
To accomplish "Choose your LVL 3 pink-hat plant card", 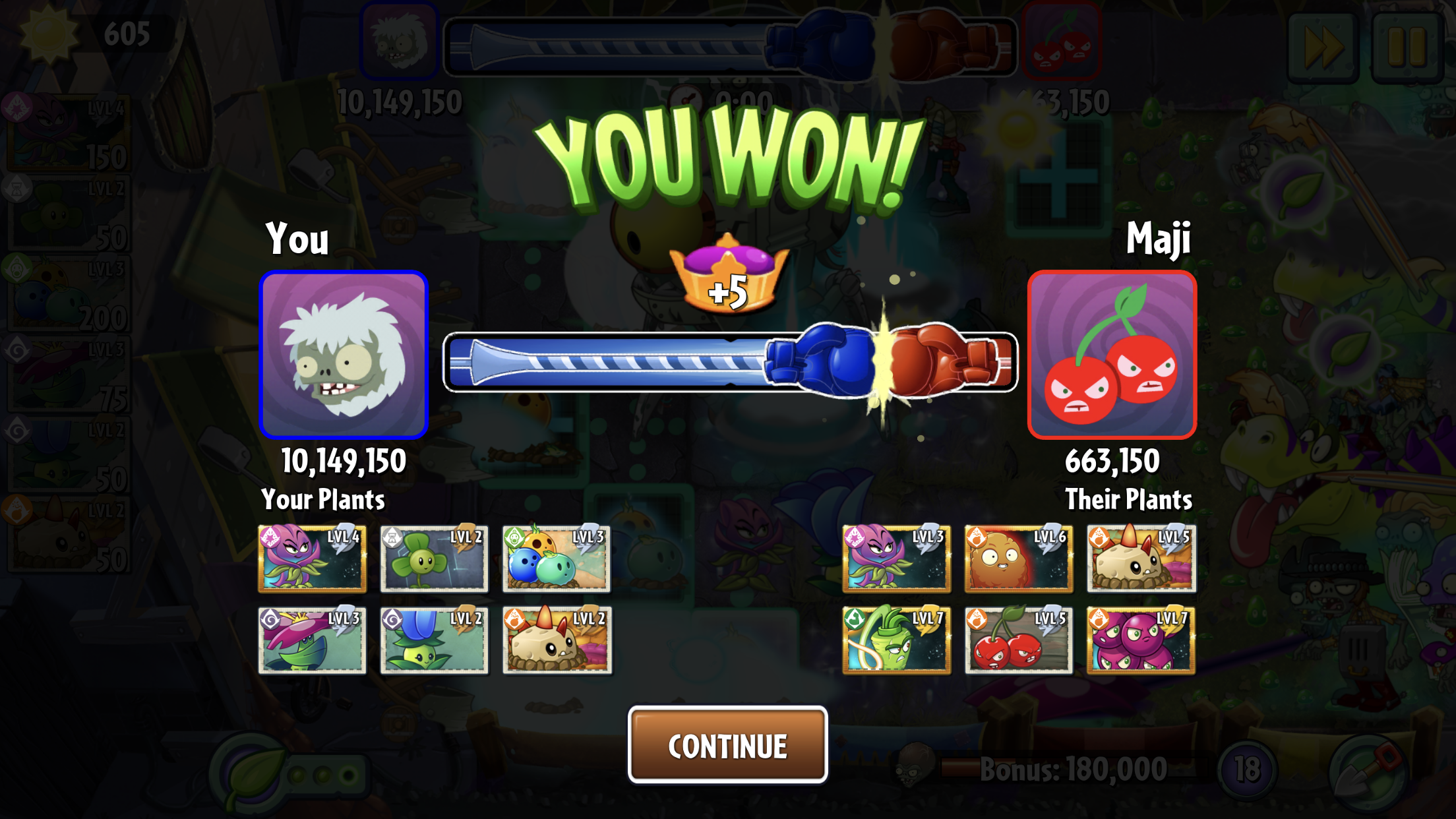I will pos(312,640).
